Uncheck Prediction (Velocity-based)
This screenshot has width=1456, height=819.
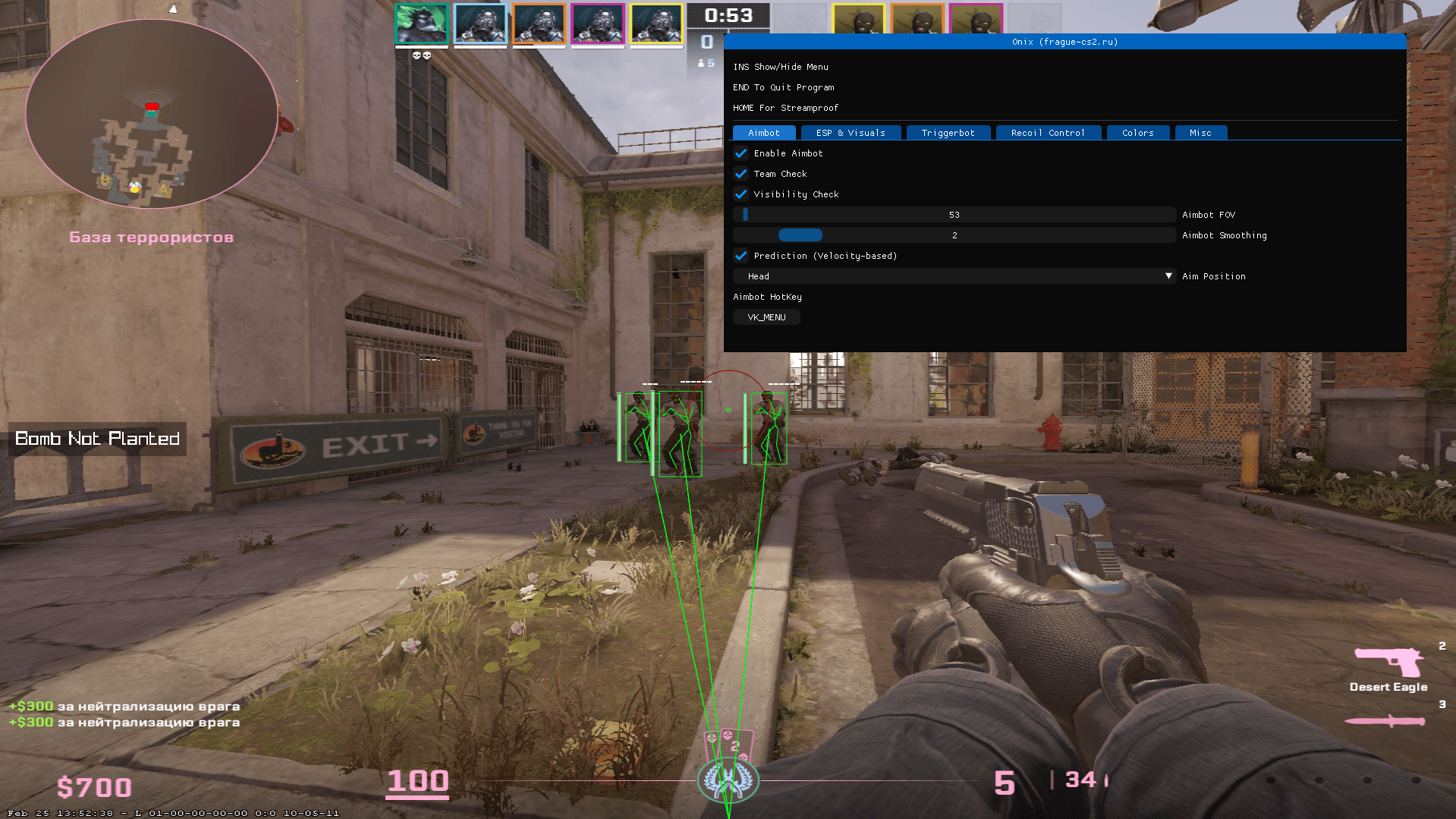[741, 257]
